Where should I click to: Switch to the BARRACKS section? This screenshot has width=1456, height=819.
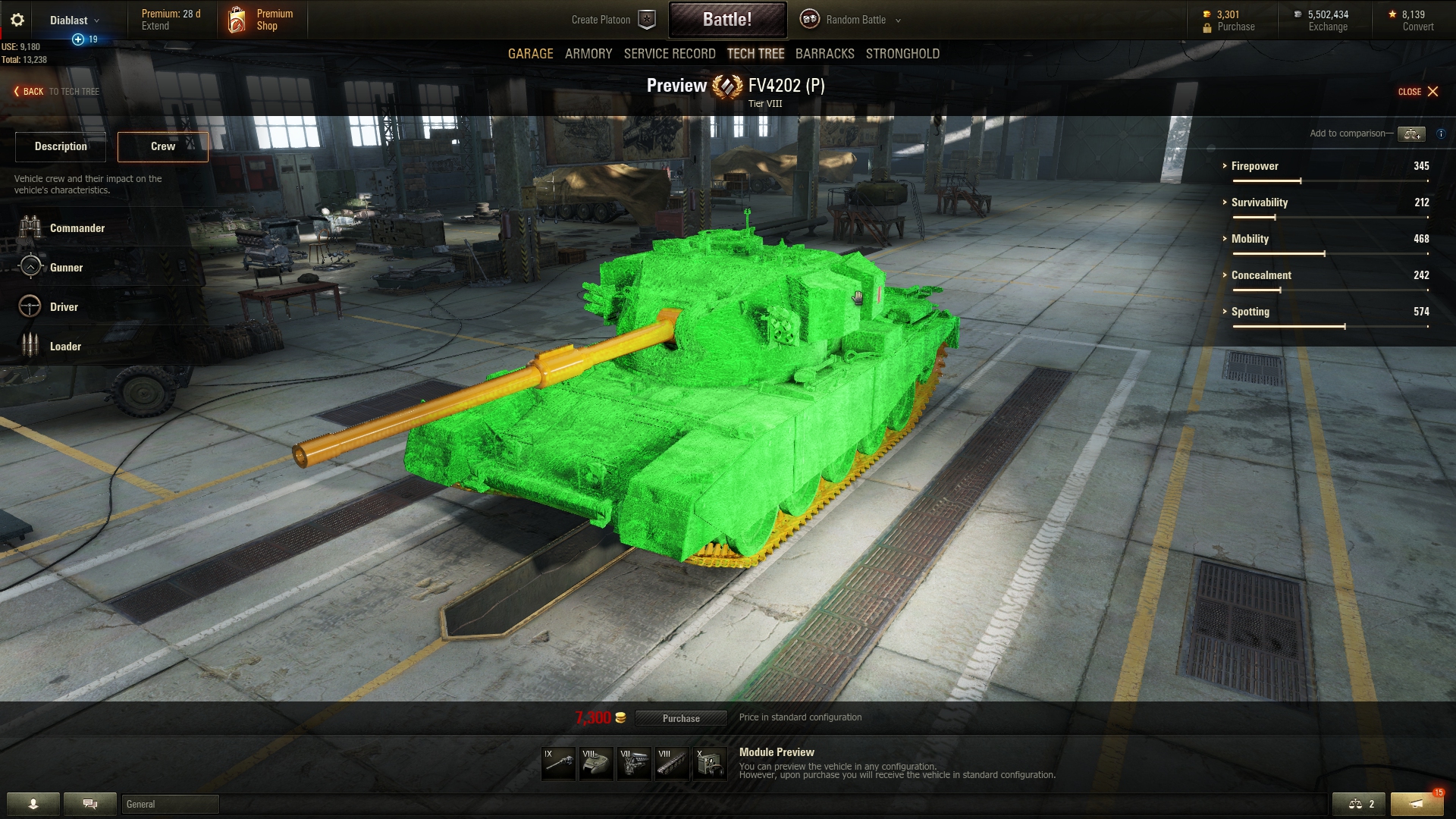[x=824, y=54]
